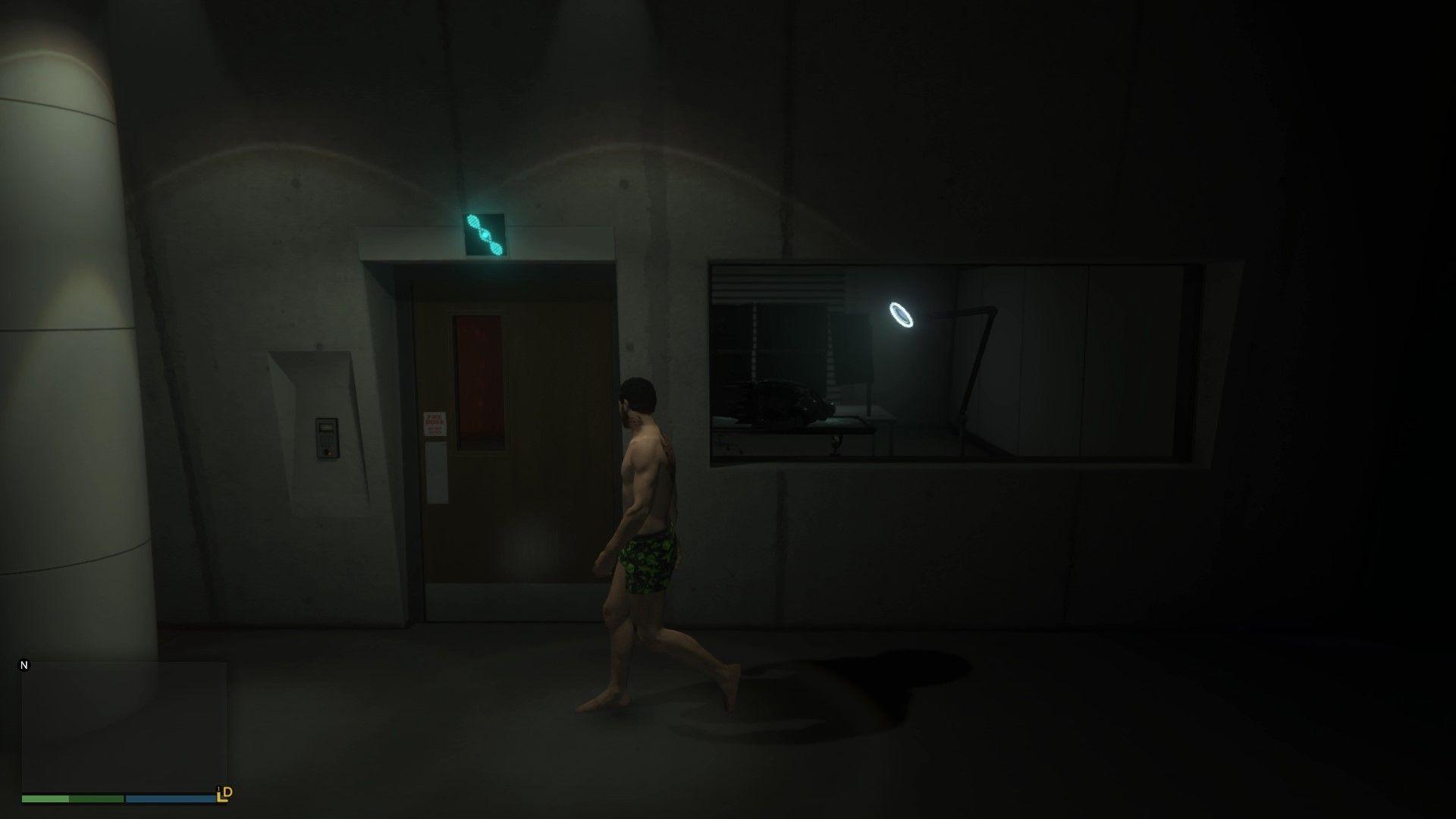Select the yellow LD map blip
This screenshot has width=1456, height=819.
tap(224, 794)
